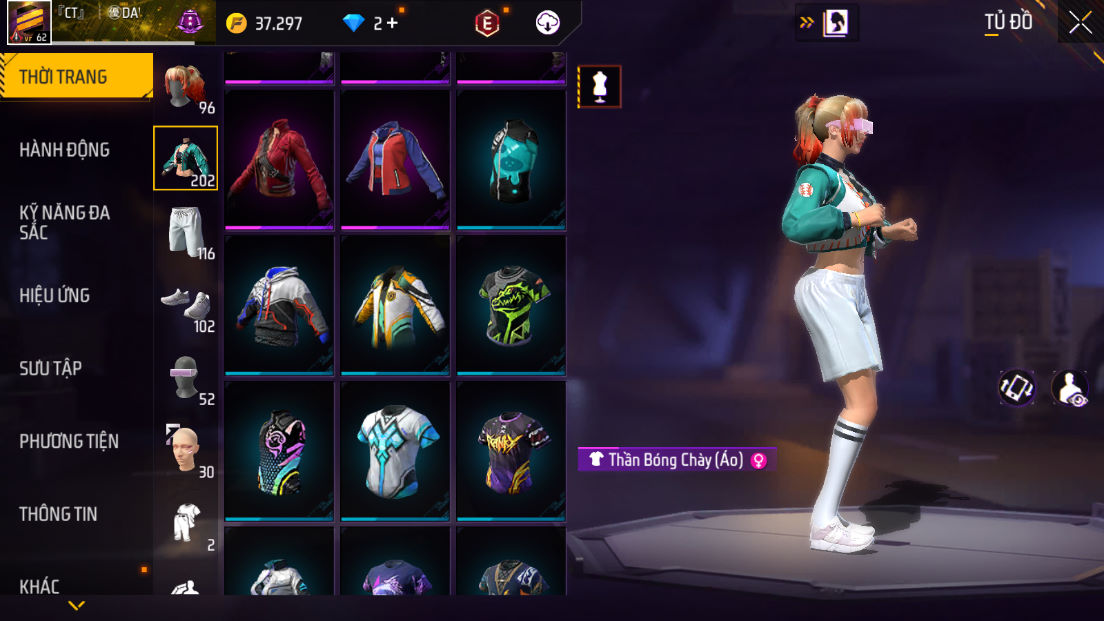Image resolution: width=1104 pixels, height=621 pixels.
Task: Select the Hiệu Ứng category
Action: 55,295
